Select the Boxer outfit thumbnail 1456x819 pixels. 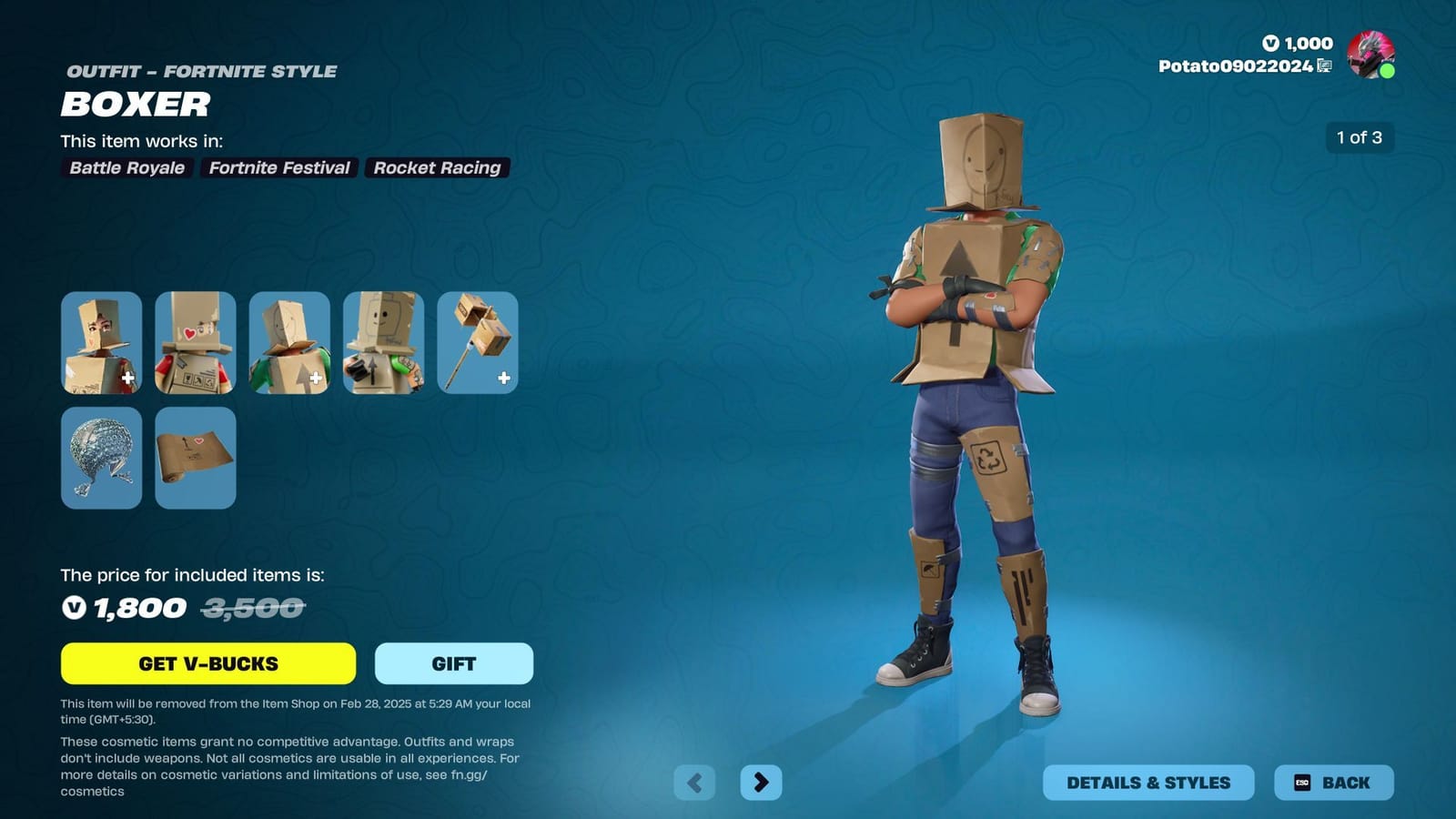click(102, 341)
